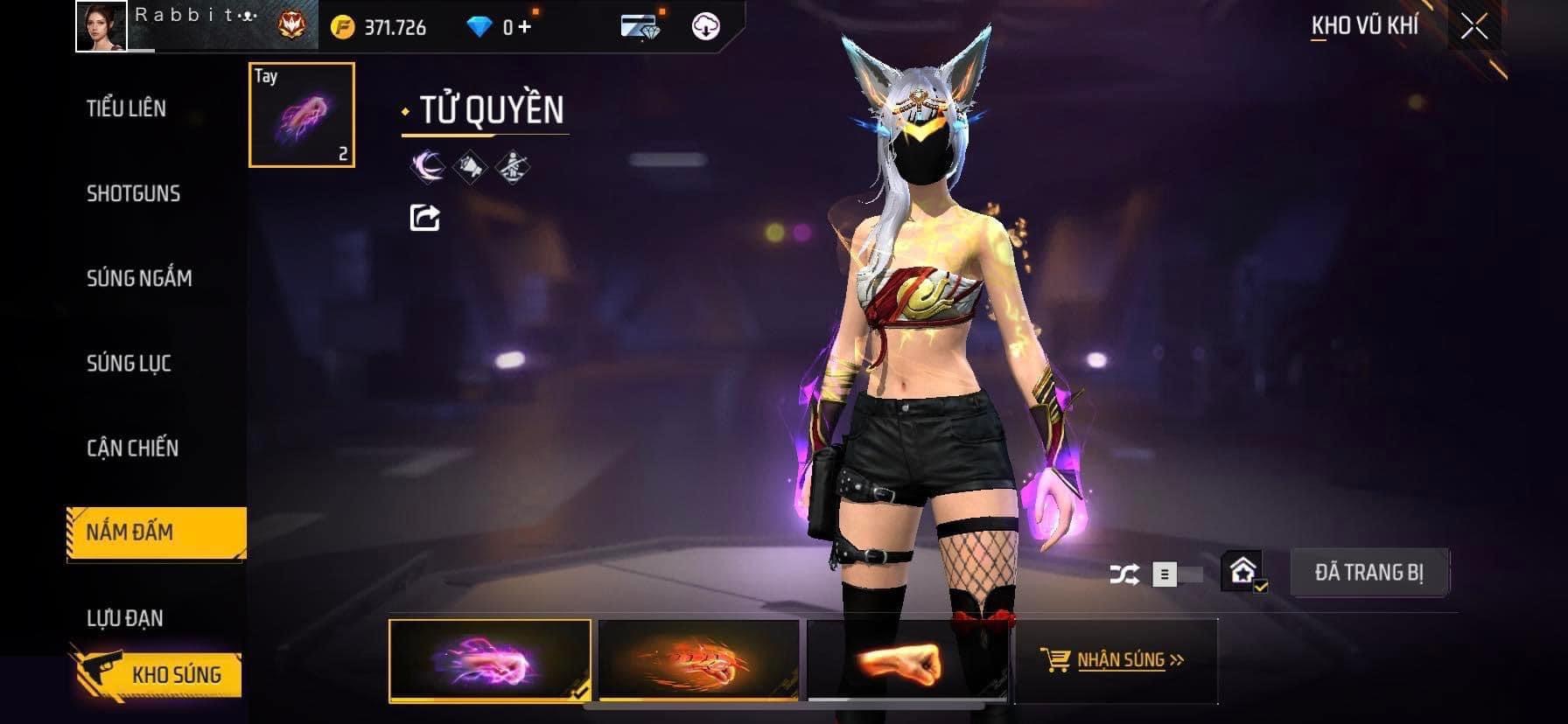The image size is (1568, 724).
Task: Select the default bare fist thumbnail
Action: (906, 660)
